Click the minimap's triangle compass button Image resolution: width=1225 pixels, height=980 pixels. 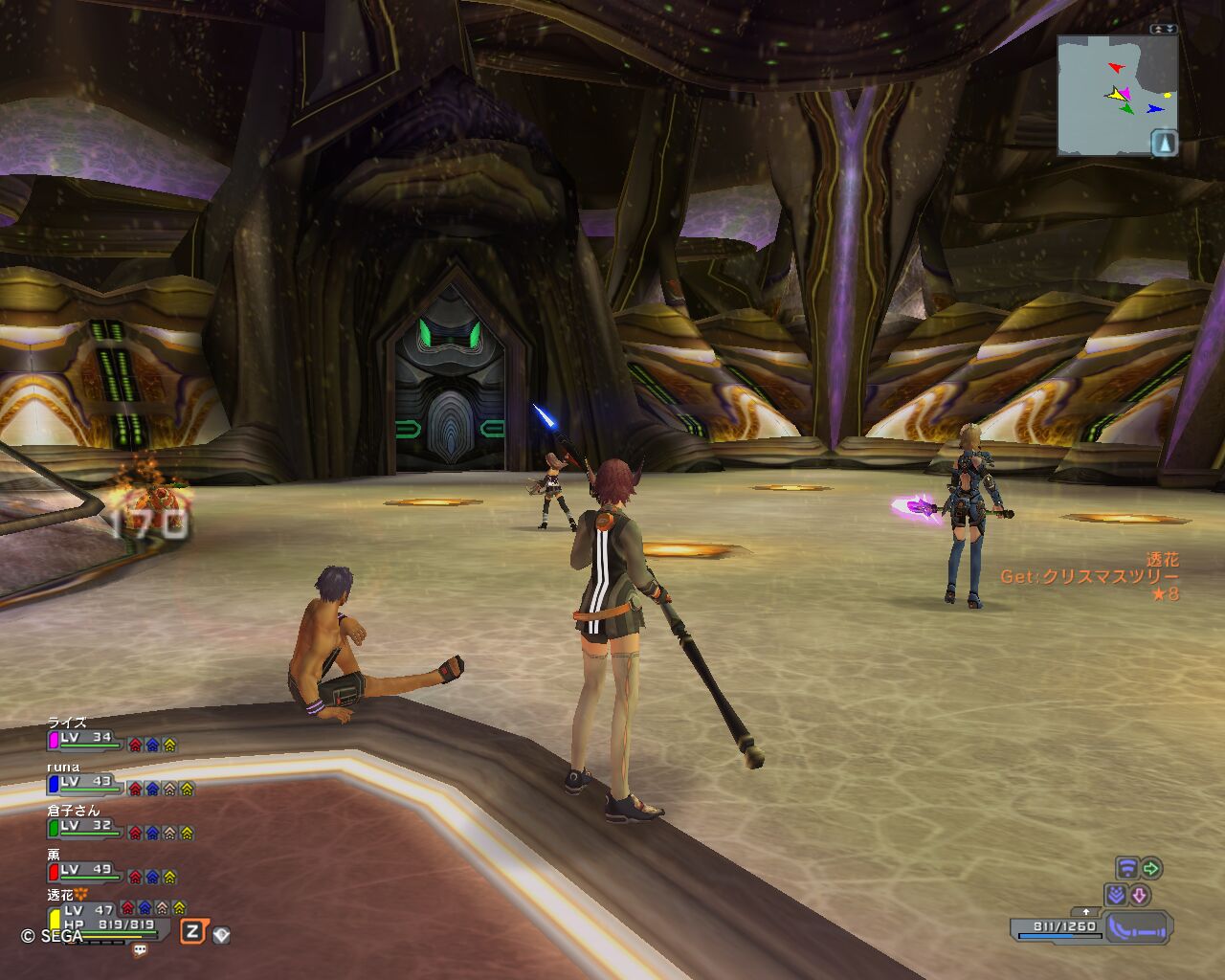(x=1164, y=144)
